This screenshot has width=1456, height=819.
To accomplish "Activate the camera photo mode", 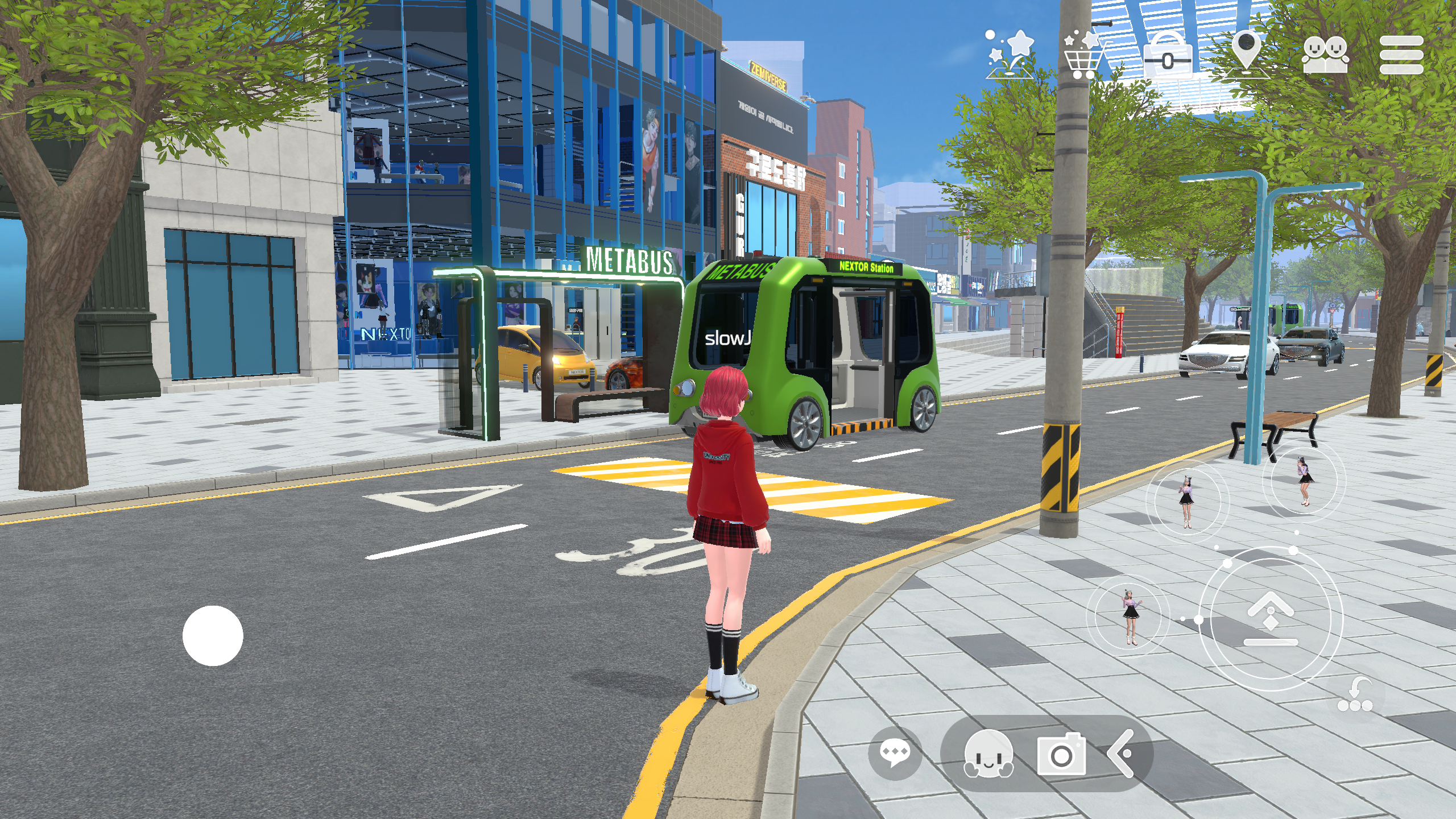I will [1061, 754].
